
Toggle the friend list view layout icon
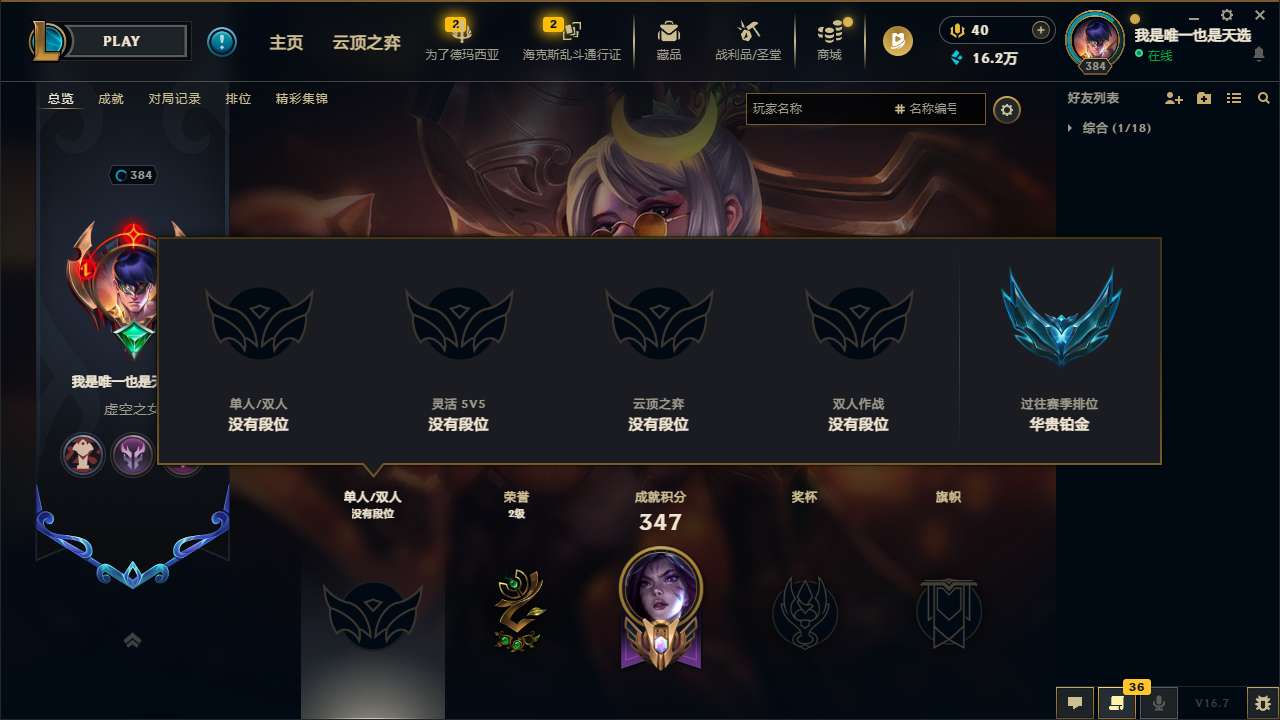click(x=1233, y=98)
